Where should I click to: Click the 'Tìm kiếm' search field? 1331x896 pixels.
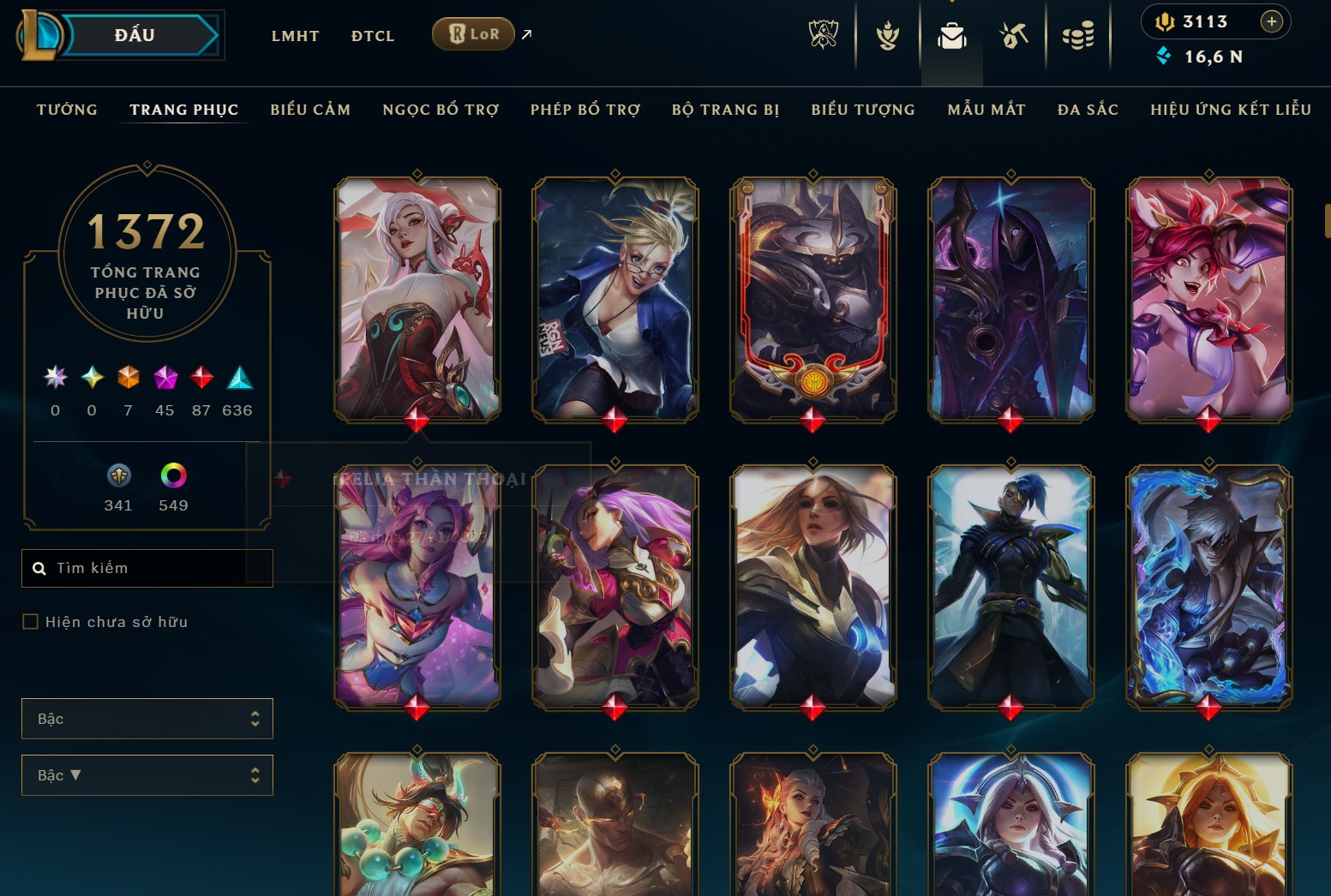(x=147, y=568)
